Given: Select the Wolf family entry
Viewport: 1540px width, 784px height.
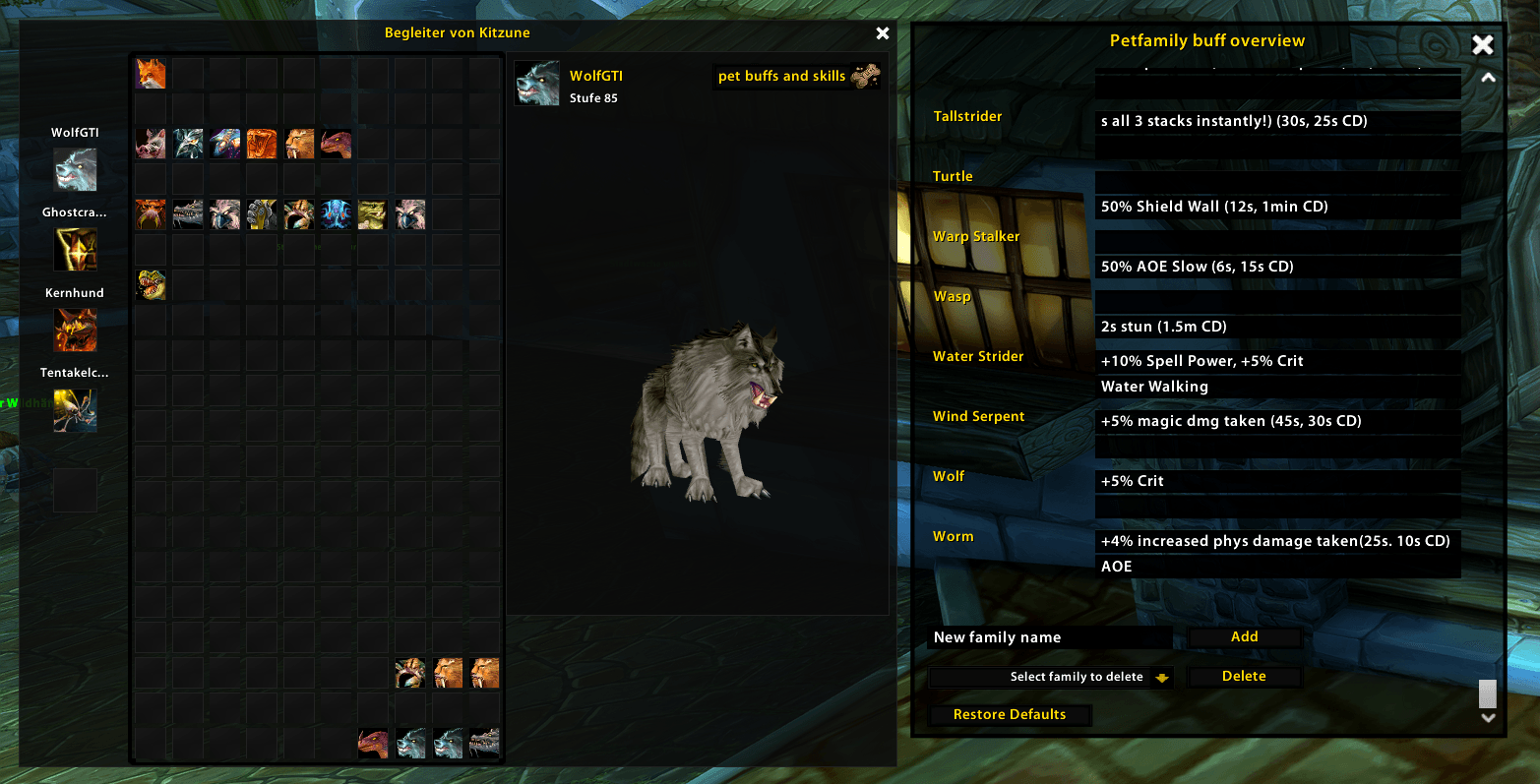Looking at the screenshot, I should coord(948,476).
